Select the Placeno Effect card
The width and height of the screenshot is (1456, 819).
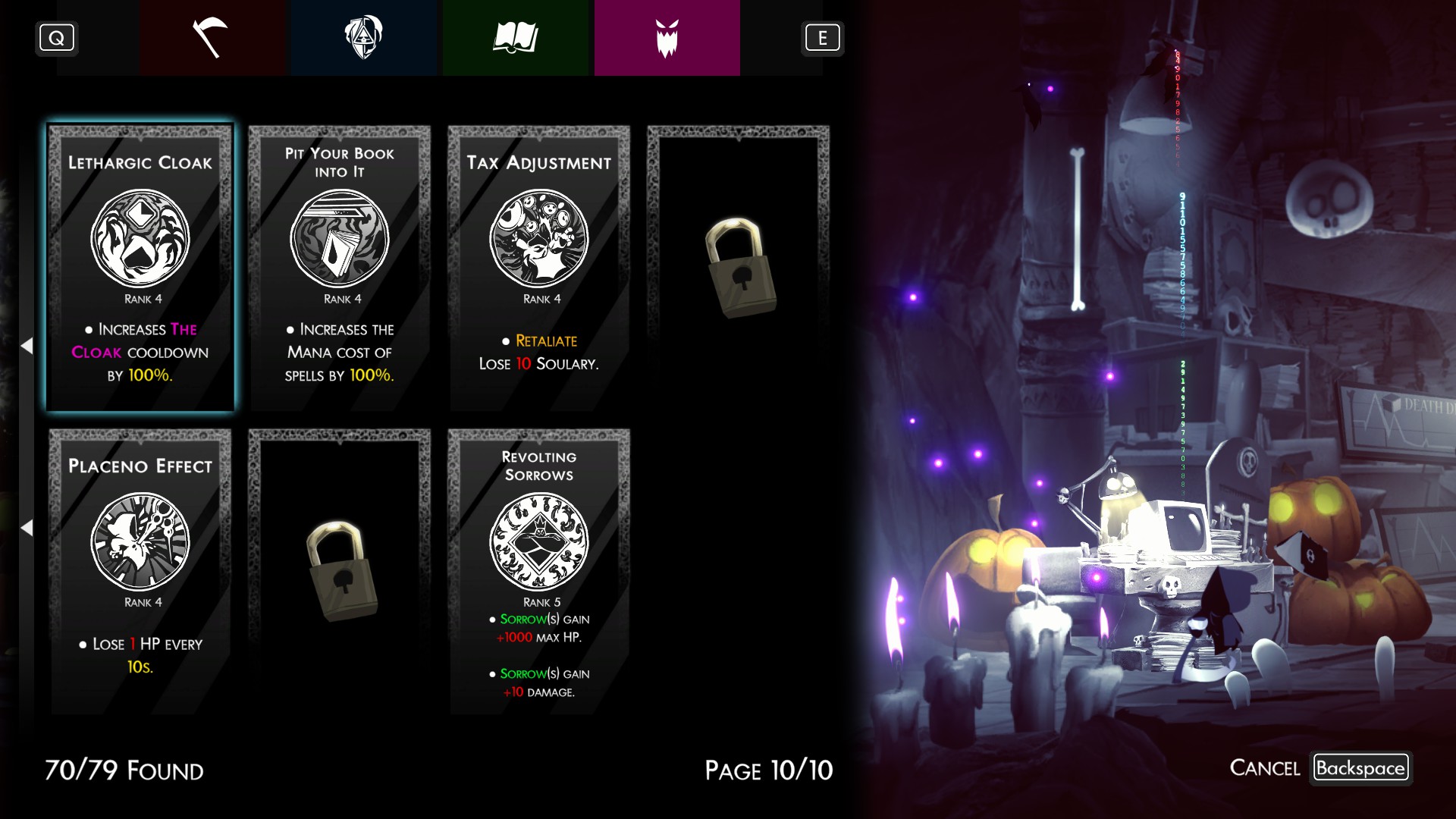coord(141,571)
